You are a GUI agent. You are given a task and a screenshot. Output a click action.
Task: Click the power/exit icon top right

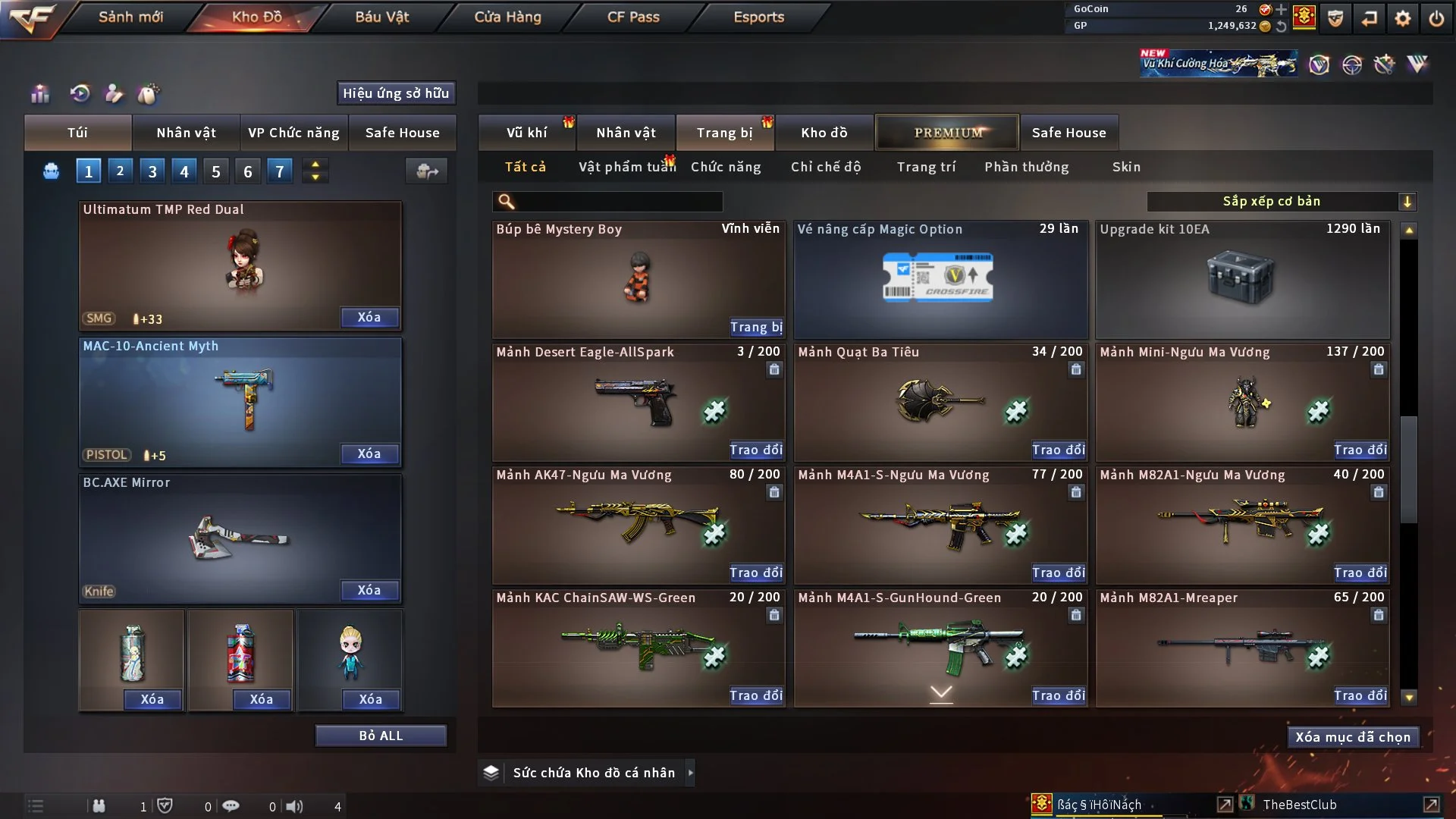(x=1437, y=17)
